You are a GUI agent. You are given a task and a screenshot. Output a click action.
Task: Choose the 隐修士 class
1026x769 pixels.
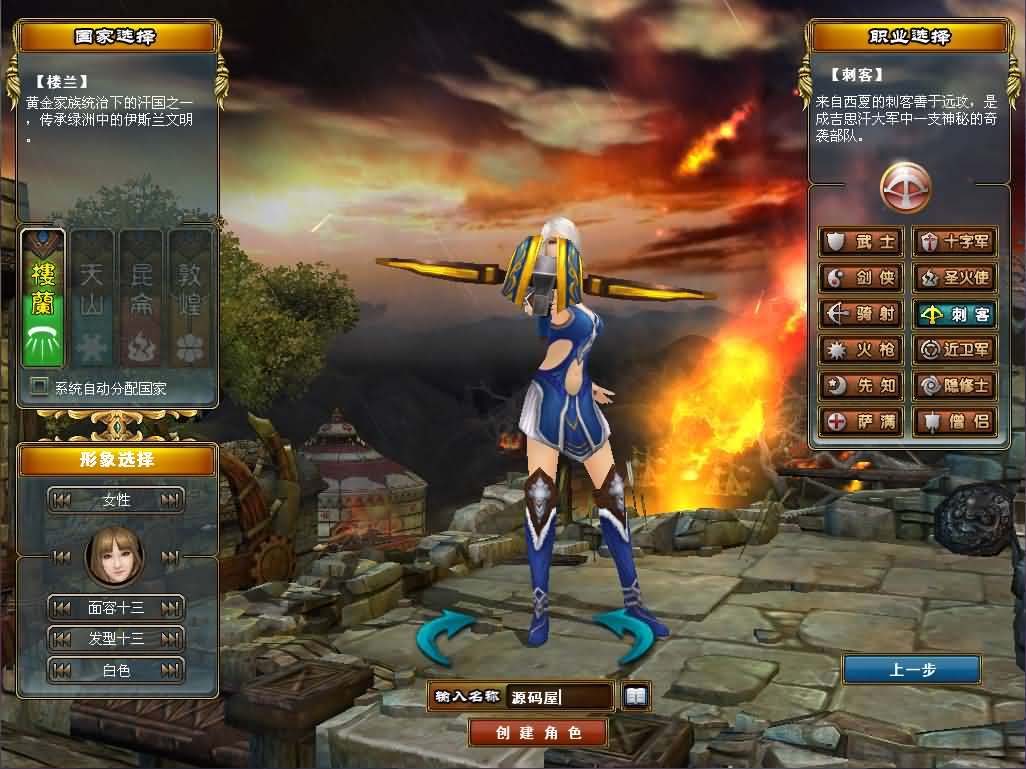click(x=955, y=386)
